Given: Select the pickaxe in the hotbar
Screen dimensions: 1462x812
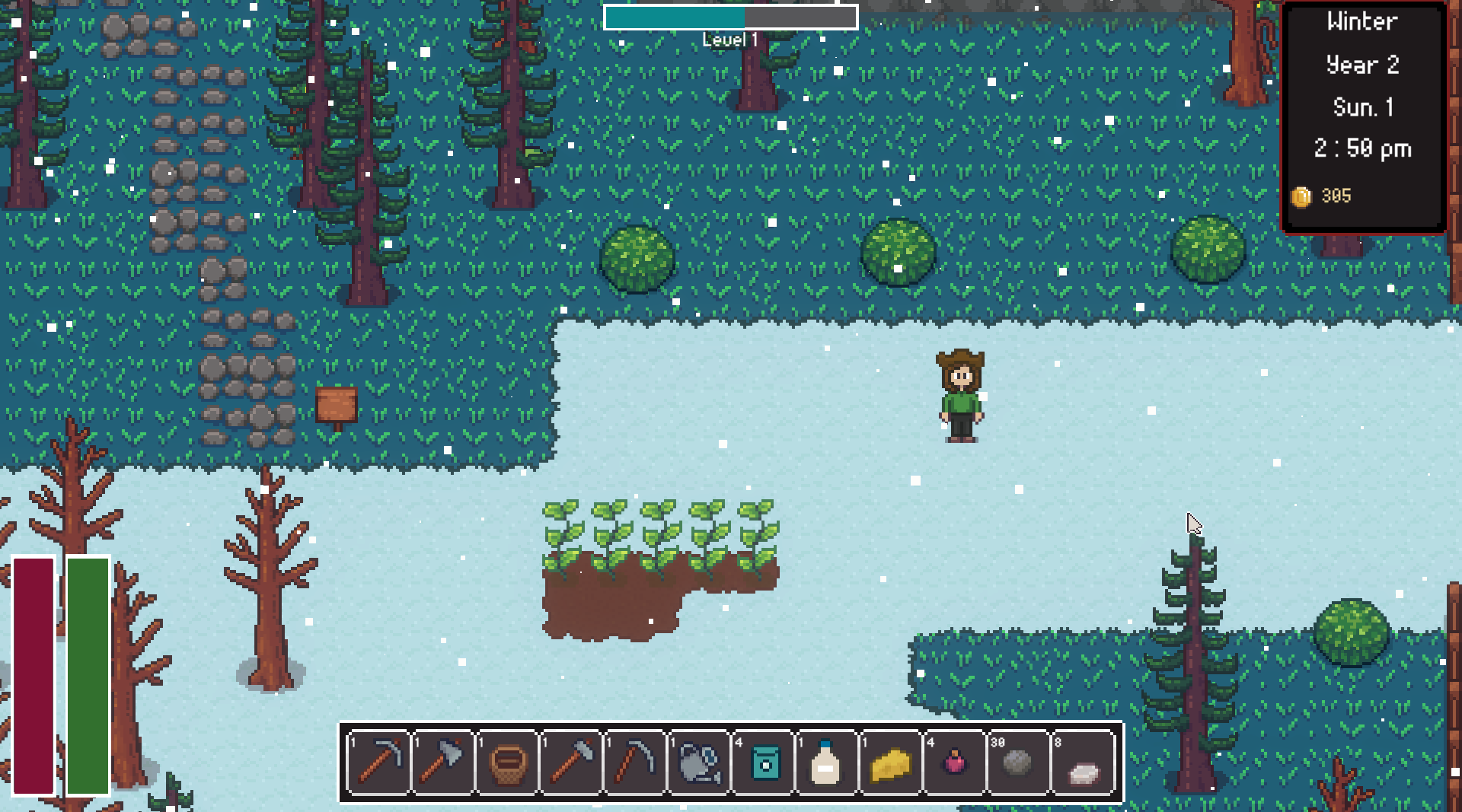Looking at the screenshot, I should click(379, 762).
